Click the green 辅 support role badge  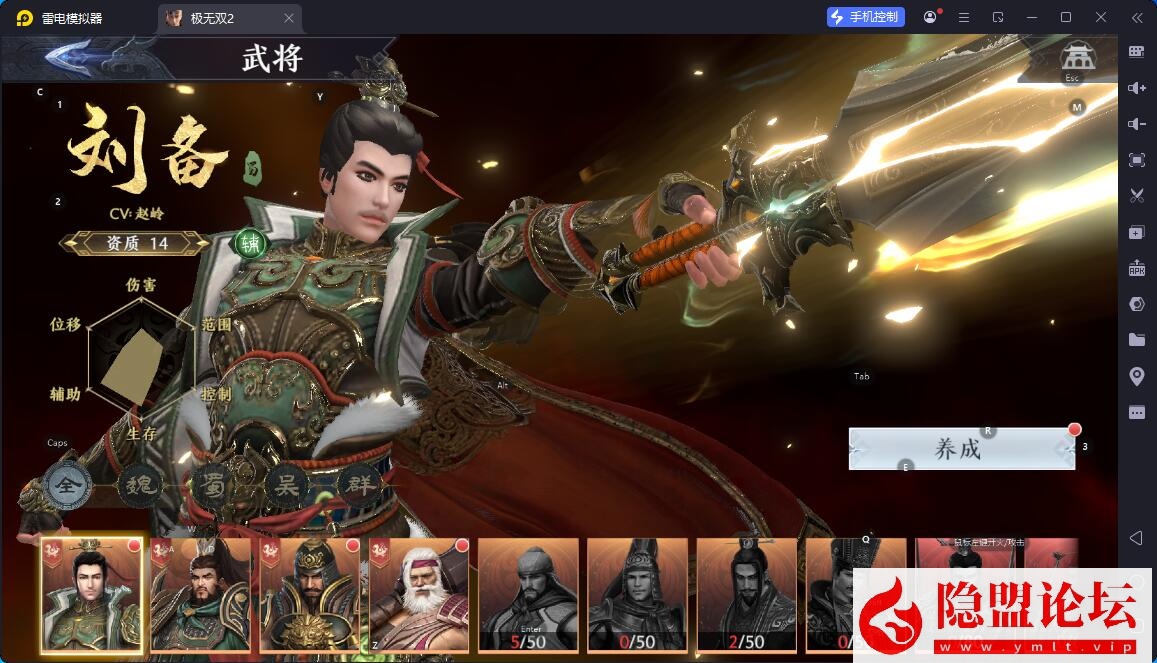tap(250, 243)
